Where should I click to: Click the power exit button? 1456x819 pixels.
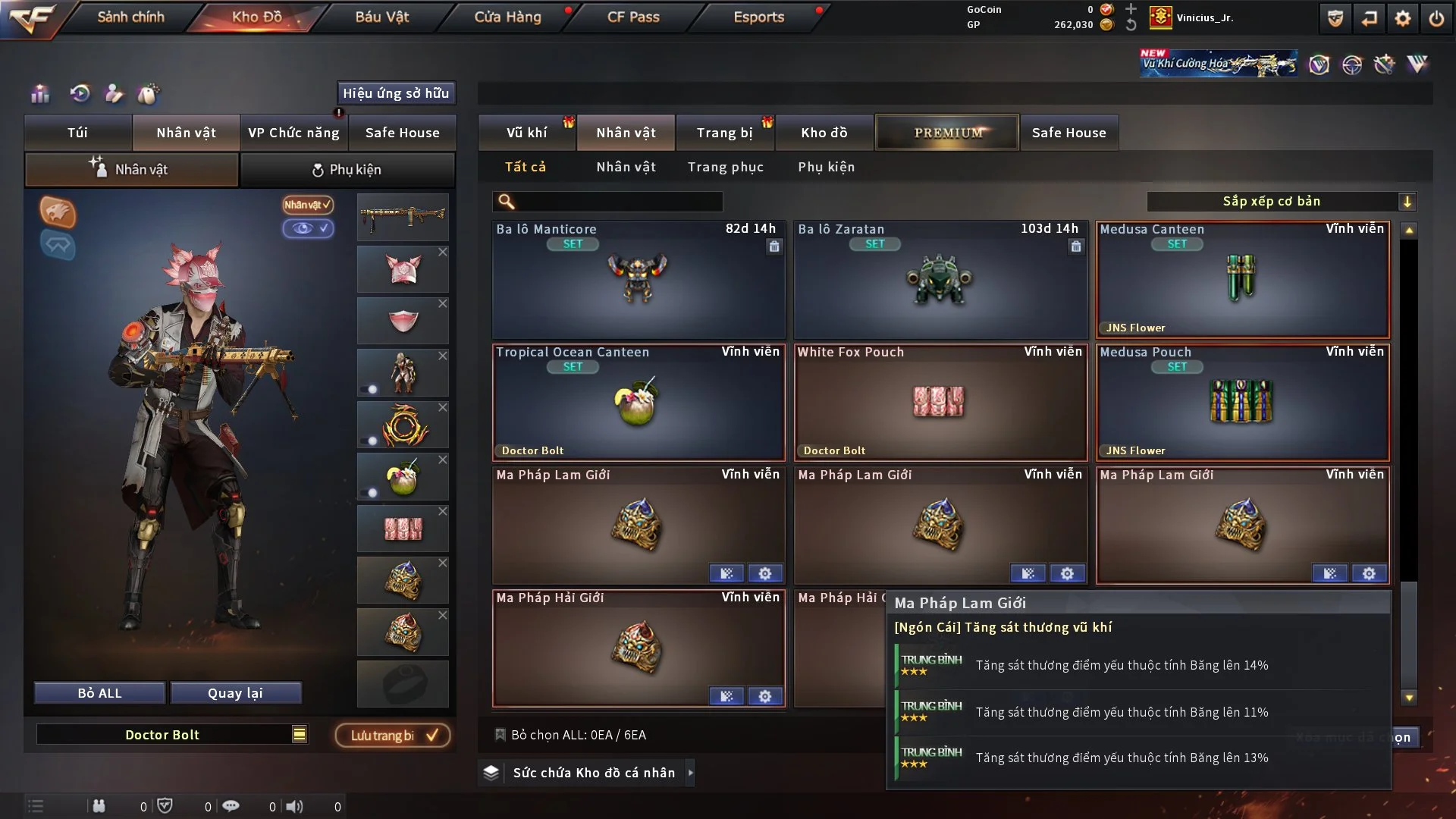(1436, 18)
